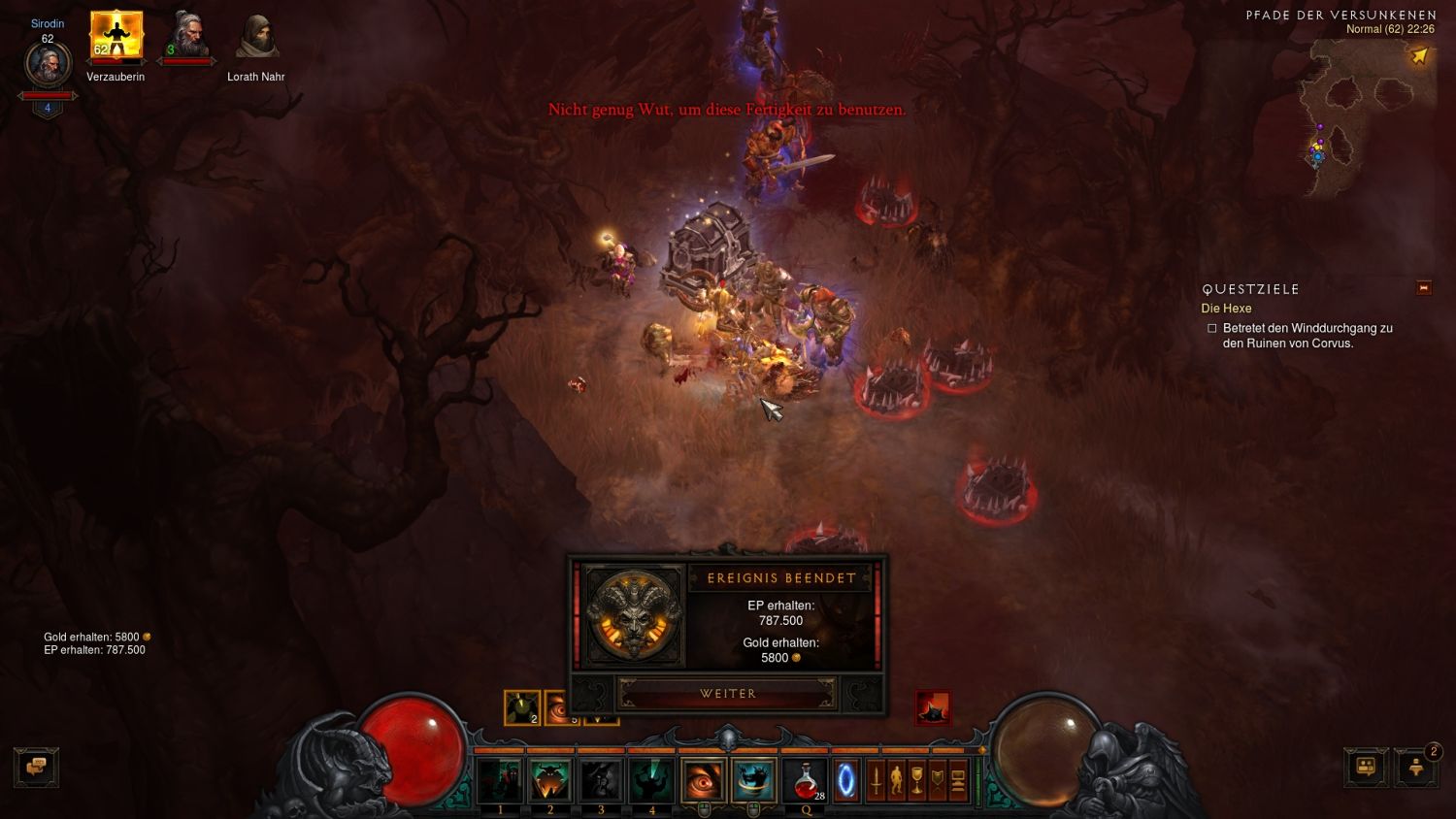
Task: Click the Weiter button on event popup
Action: click(x=727, y=694)
